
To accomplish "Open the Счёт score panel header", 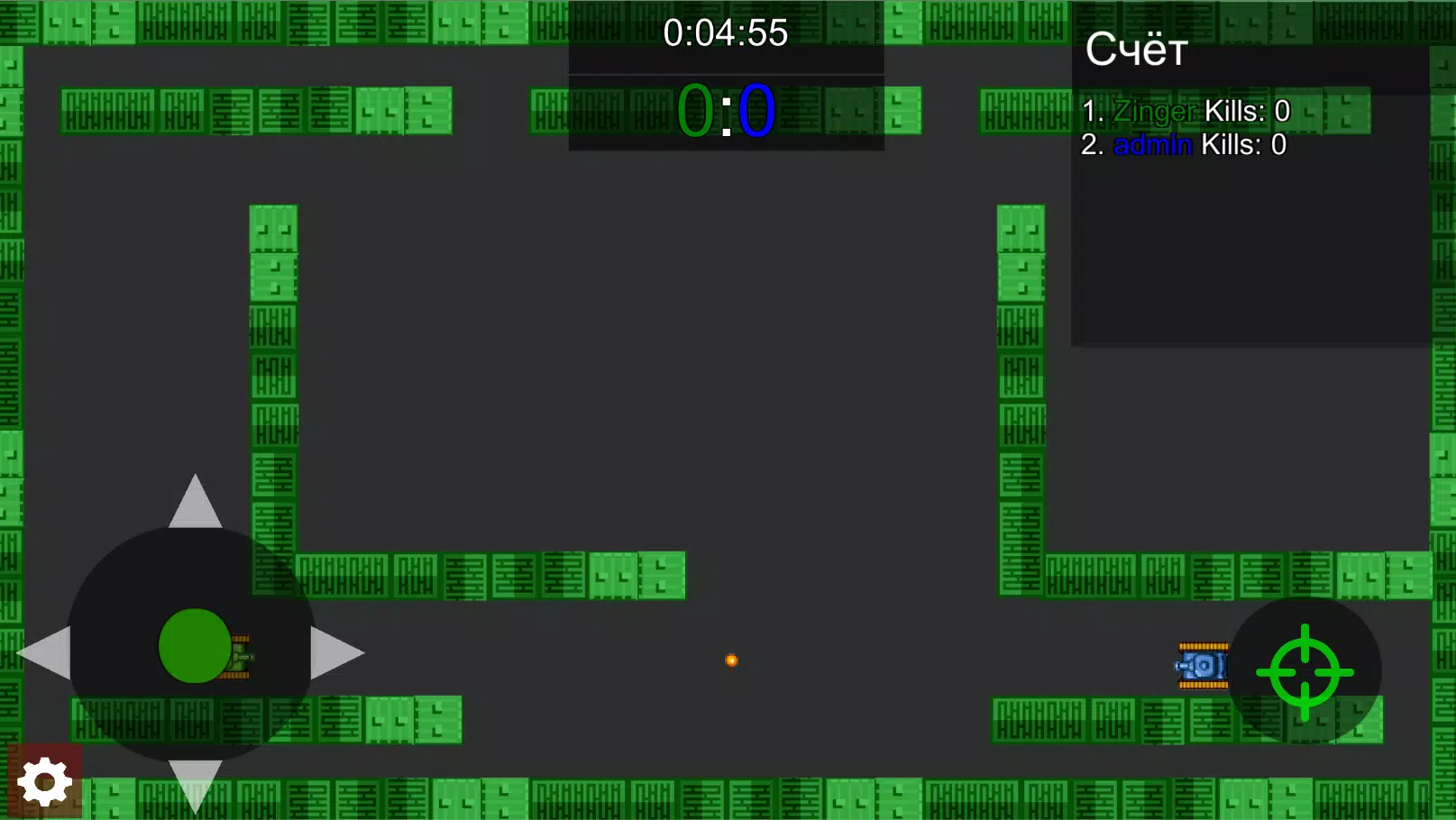I will click(1136, 51).
